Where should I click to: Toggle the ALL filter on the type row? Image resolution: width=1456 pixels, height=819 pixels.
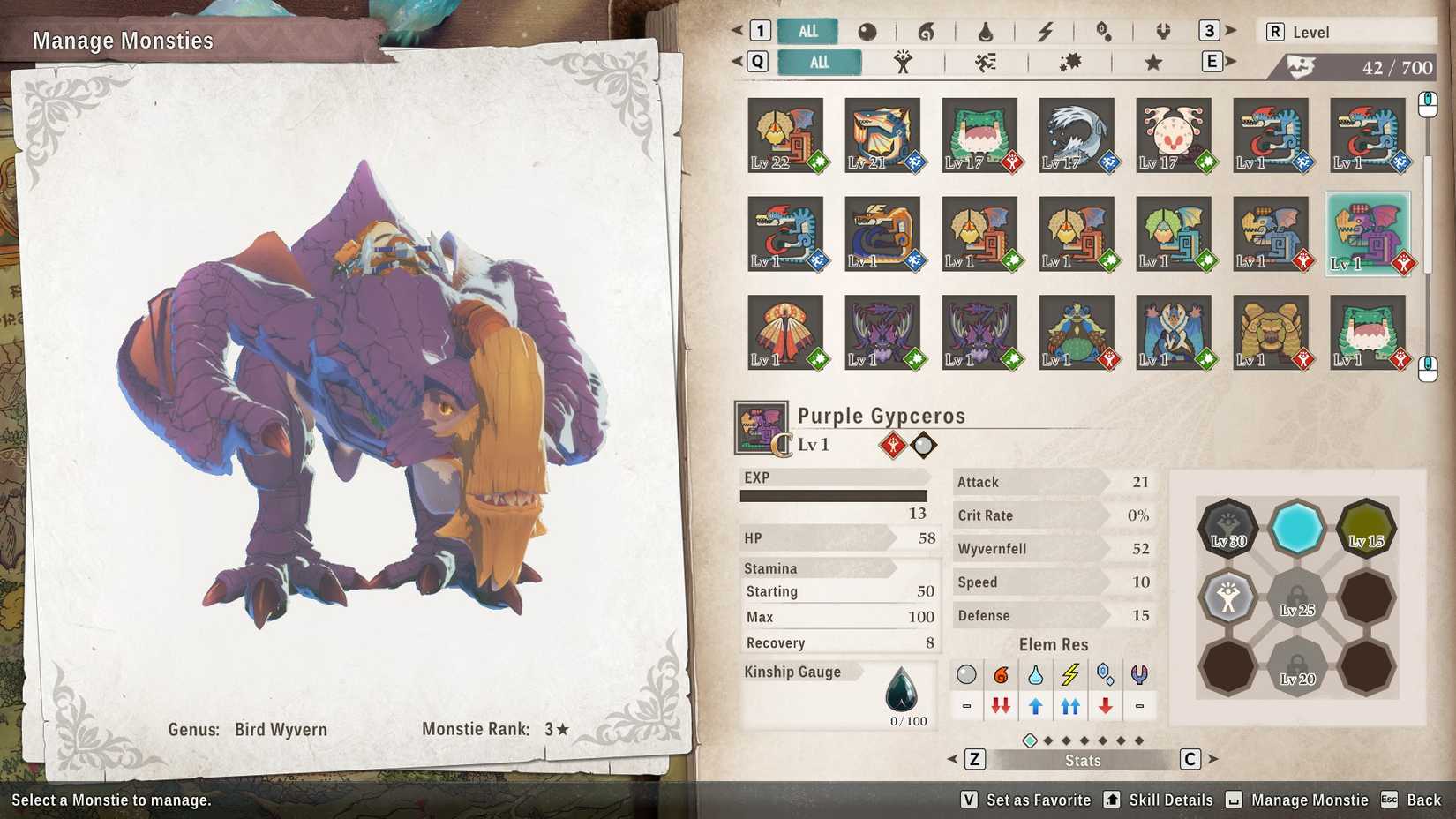pyautogui.click(x=819, y=62)
